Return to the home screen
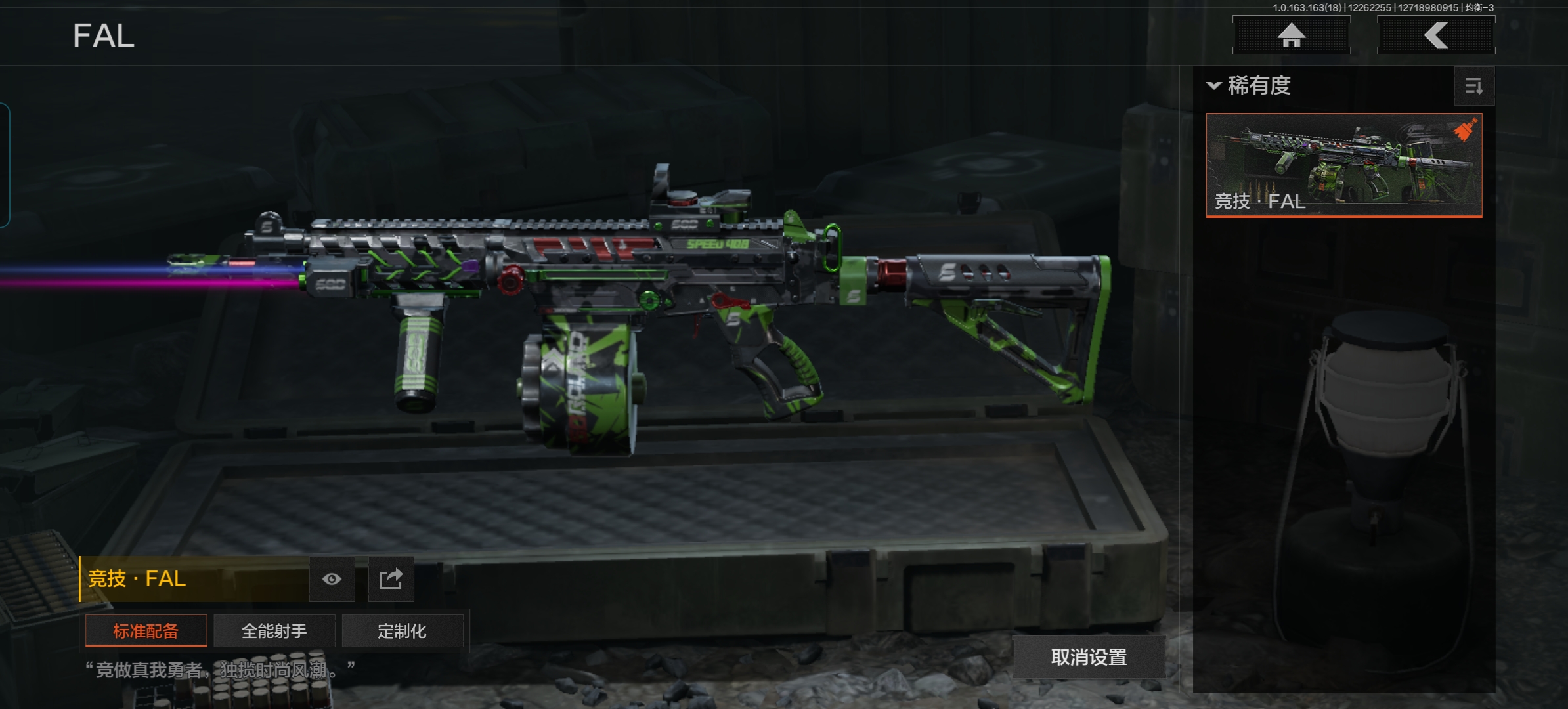Image resolution: width=1568 pixels, height=709 pixels. coord(1291,35)
